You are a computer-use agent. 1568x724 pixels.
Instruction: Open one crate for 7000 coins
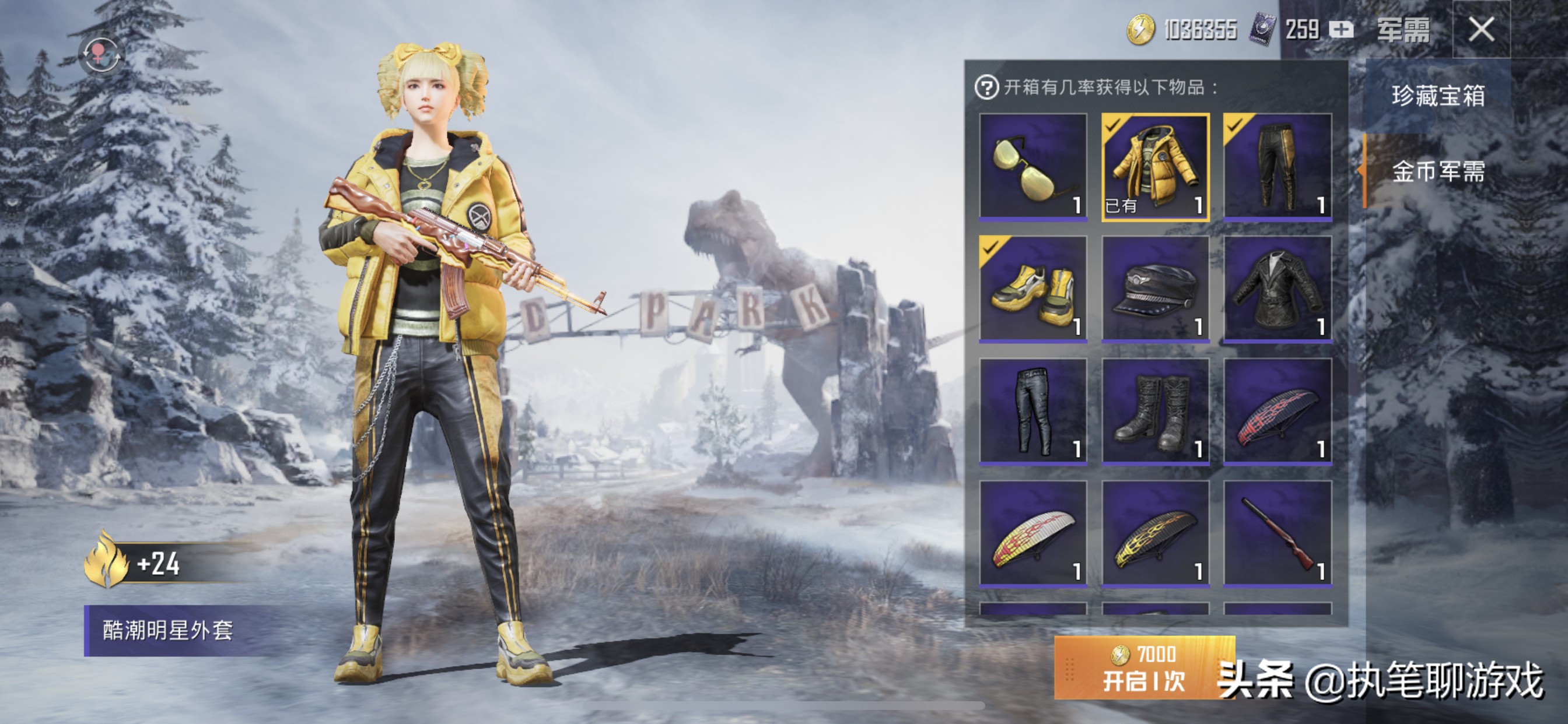coord(1144,667)
